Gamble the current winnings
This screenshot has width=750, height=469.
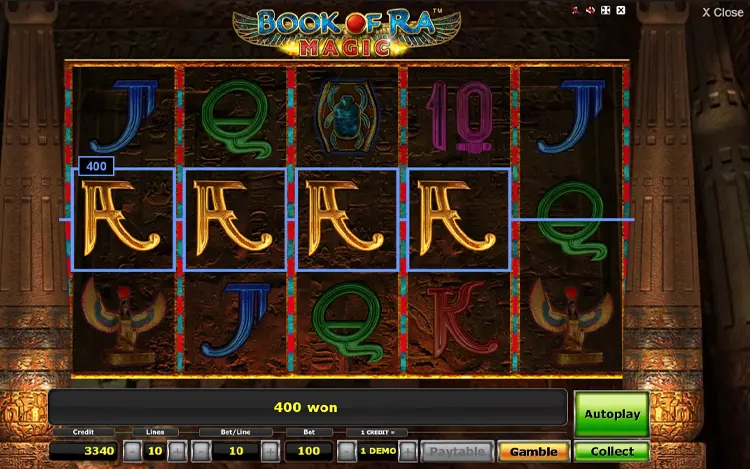533,451
